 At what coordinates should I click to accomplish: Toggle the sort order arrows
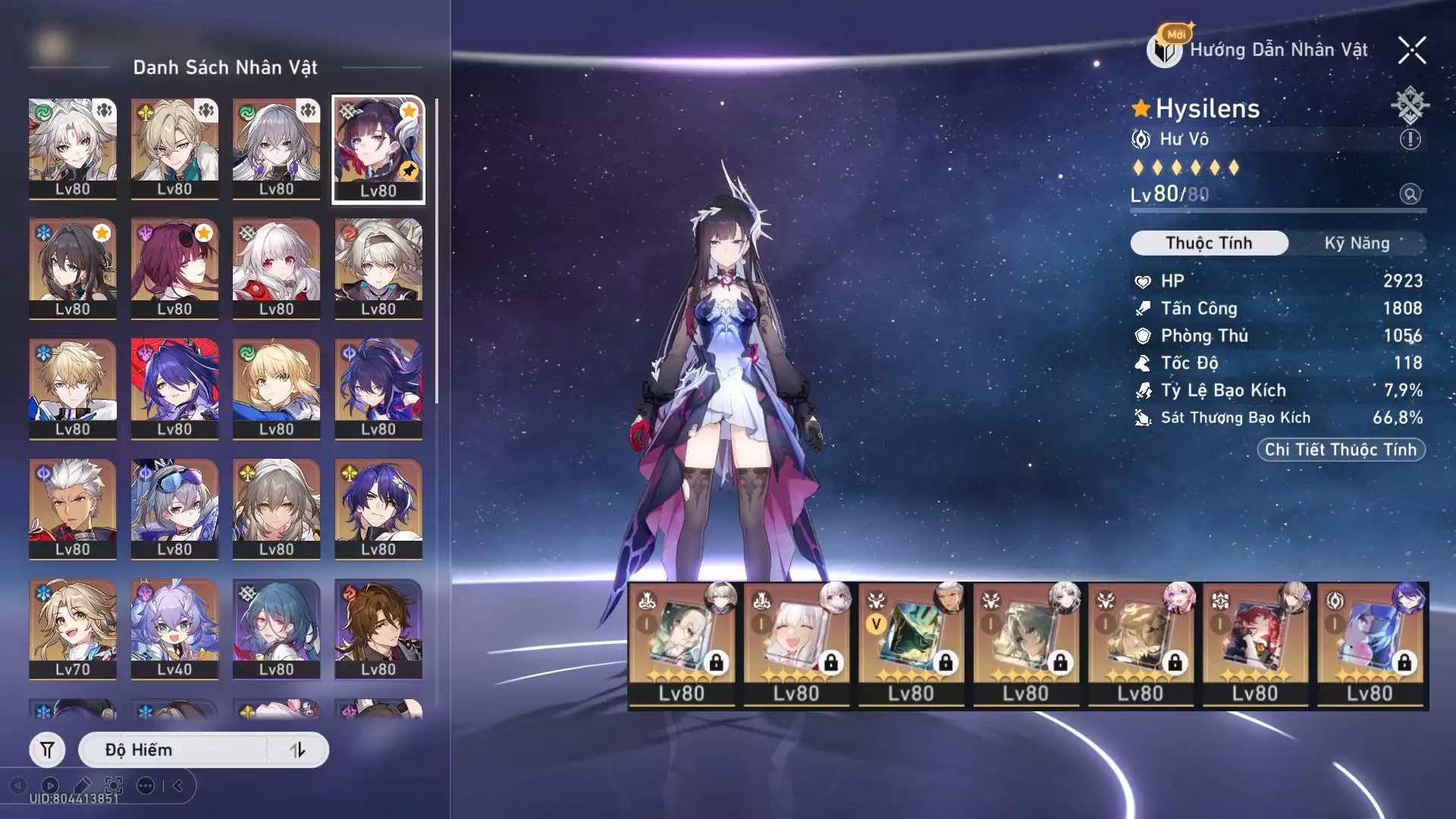(297, 750)
